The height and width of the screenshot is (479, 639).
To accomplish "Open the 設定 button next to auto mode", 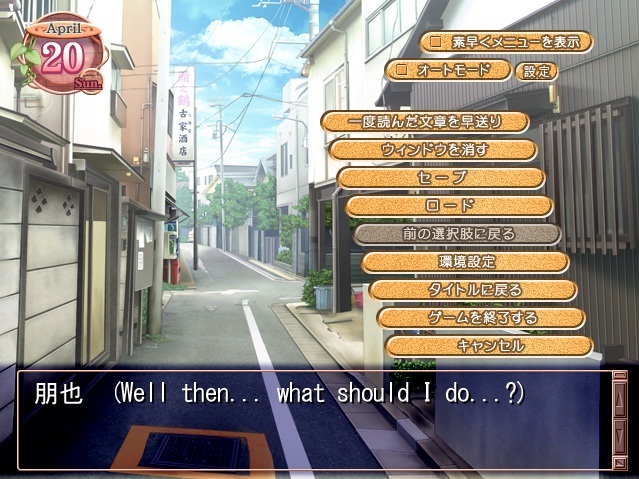I will (x=536, y=71).
